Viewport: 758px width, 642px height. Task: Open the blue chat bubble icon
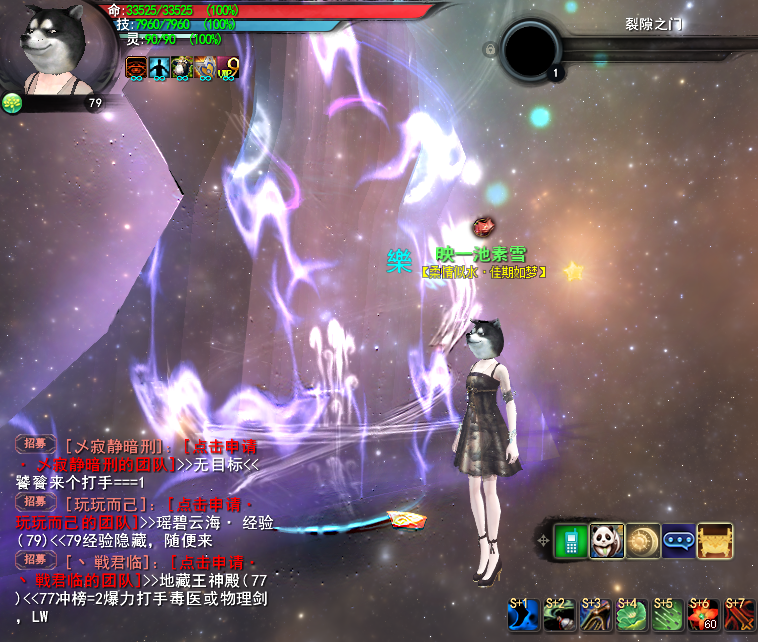tap(679, 541)
